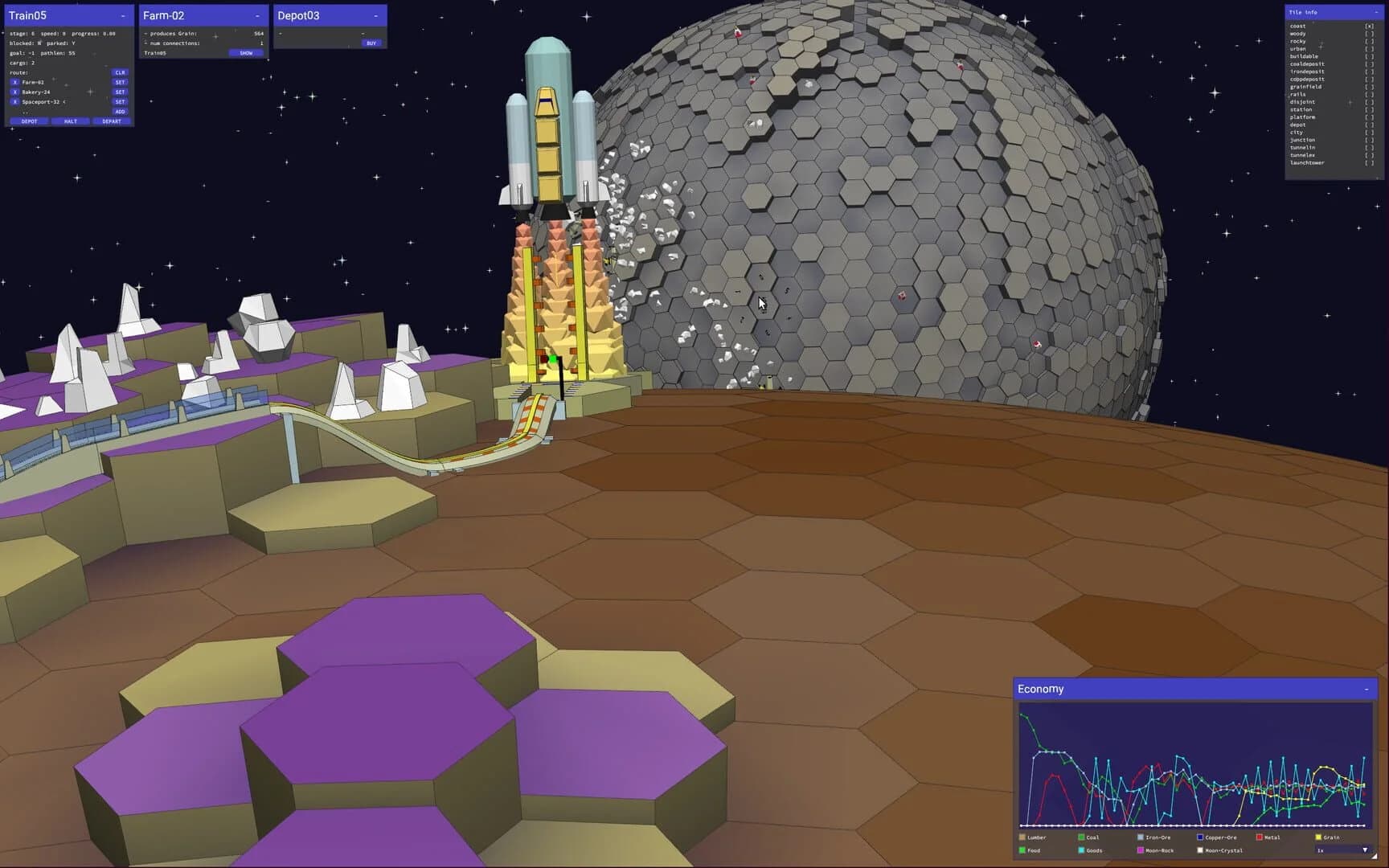
Task: Click the Goods legend icon
Action: pyautogui.click(x=1081, y=850)
